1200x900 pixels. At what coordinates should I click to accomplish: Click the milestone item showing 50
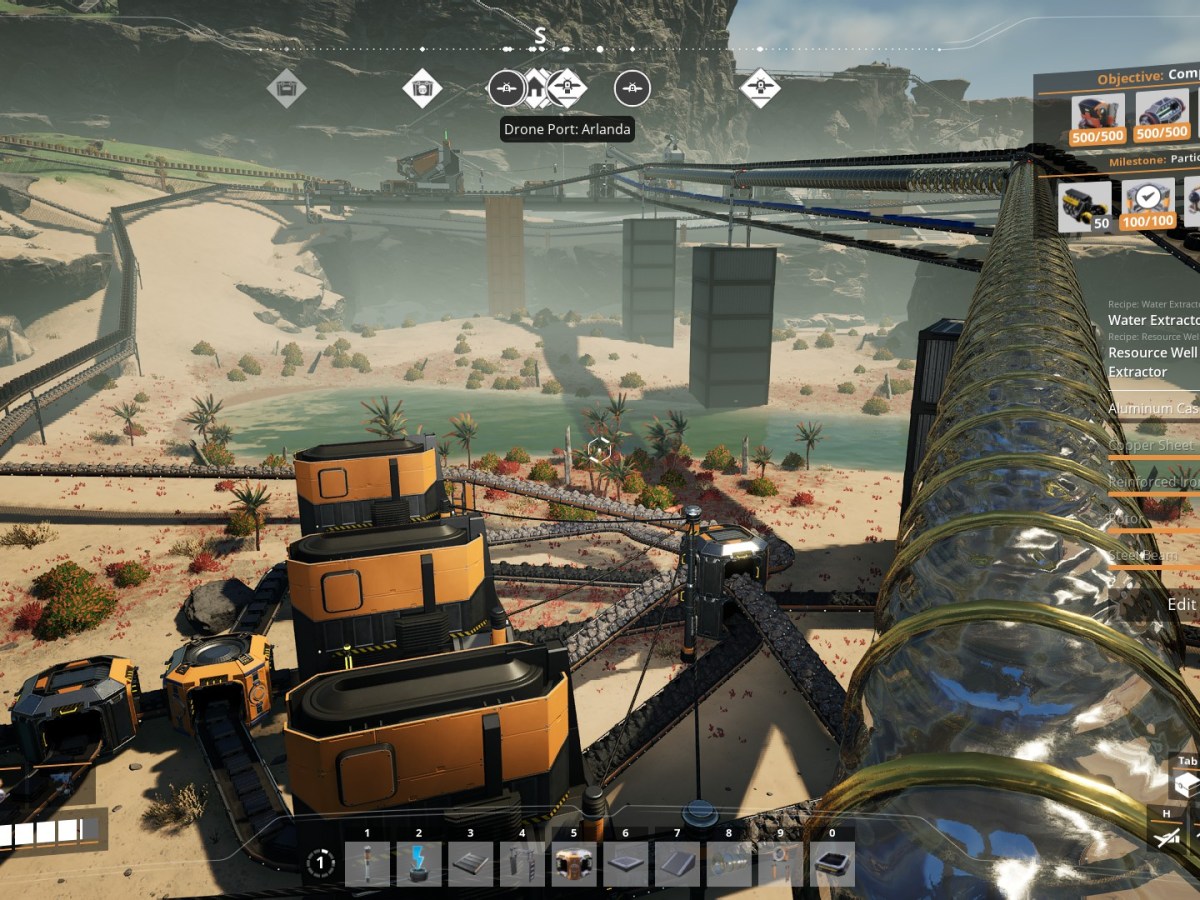tap(1085, 205)
